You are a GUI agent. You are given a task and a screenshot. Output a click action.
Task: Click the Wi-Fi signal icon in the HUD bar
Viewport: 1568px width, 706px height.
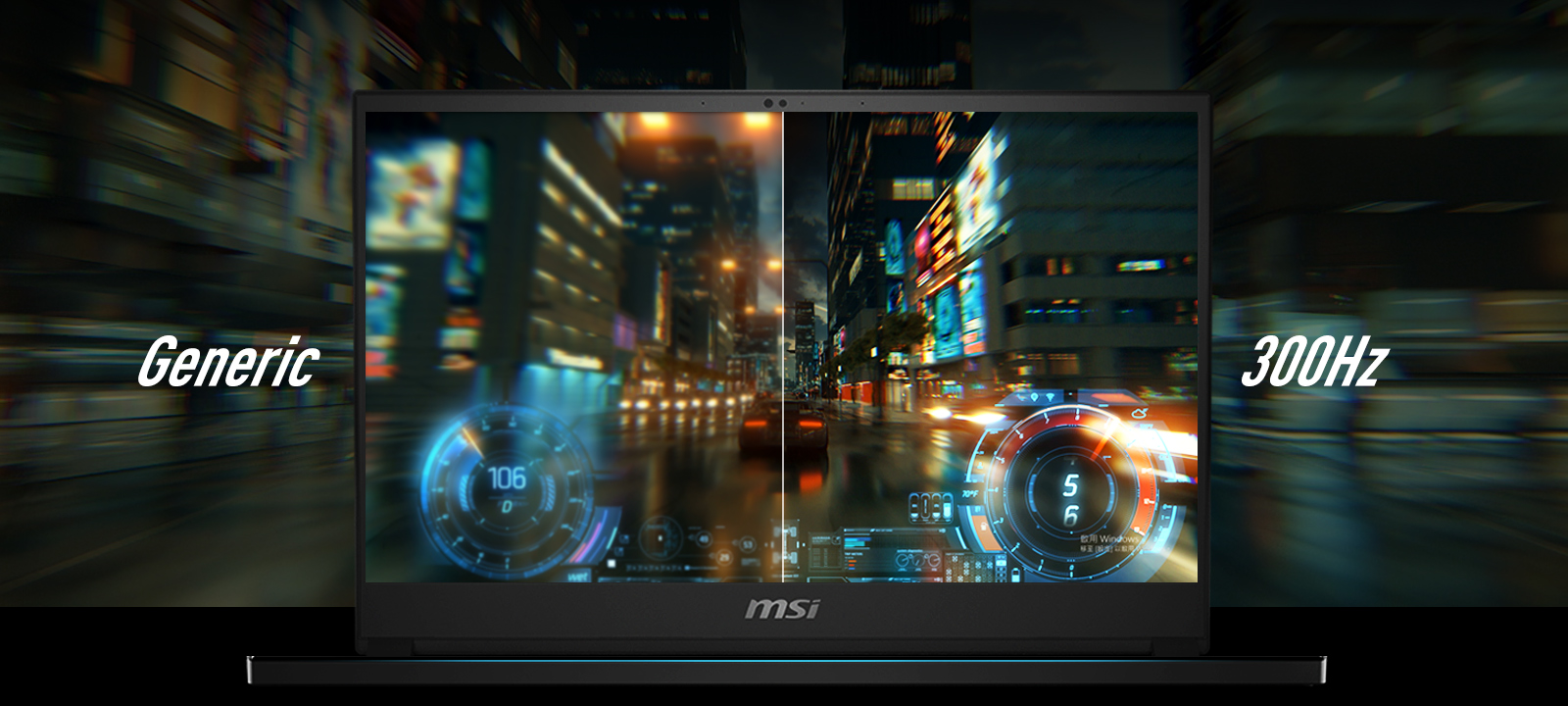coord(1051,397)
